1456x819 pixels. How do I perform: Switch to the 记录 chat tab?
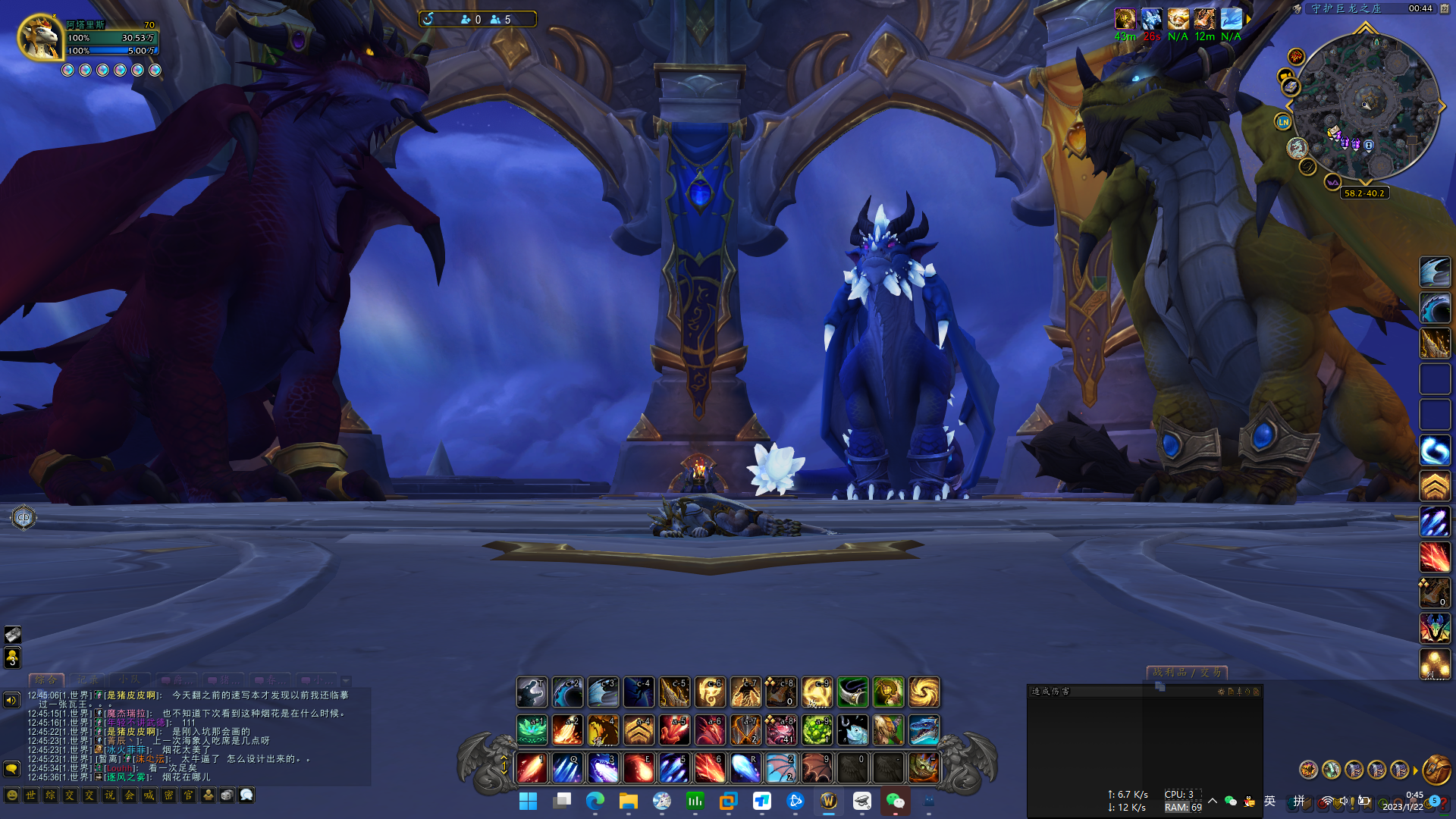click(87, 680)
